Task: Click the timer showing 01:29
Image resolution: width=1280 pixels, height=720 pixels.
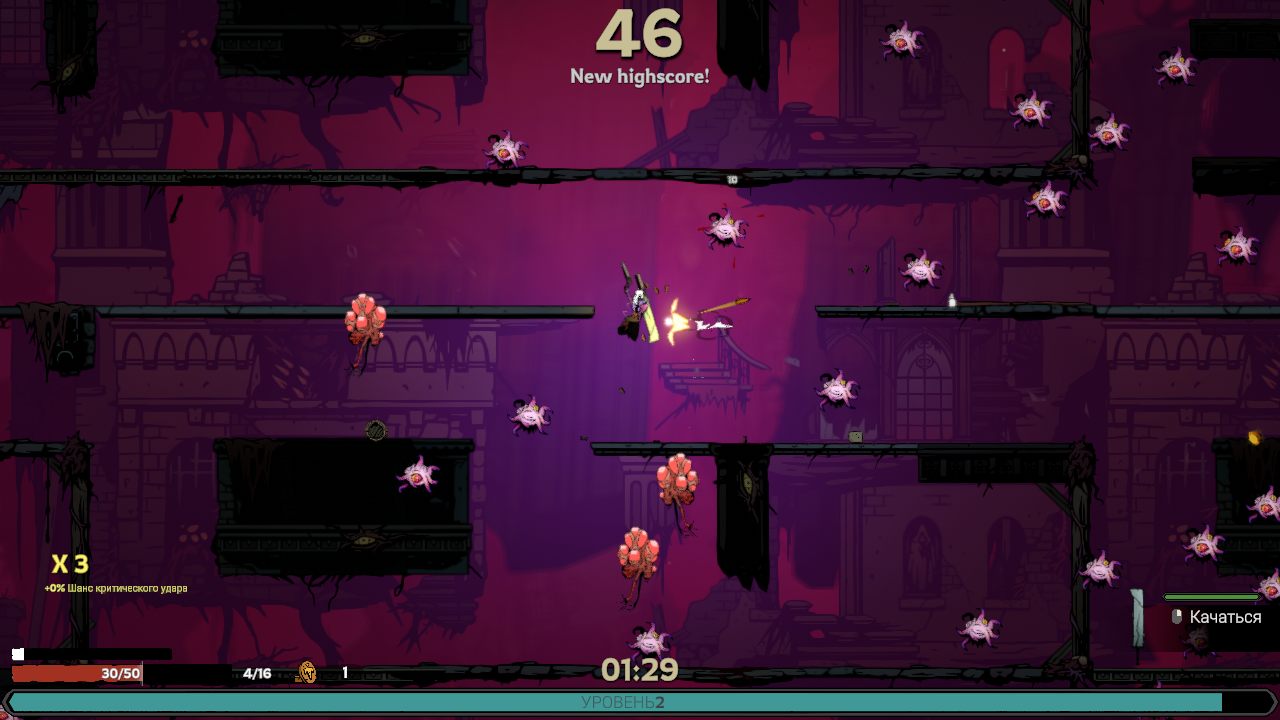Action: [639, 670]
